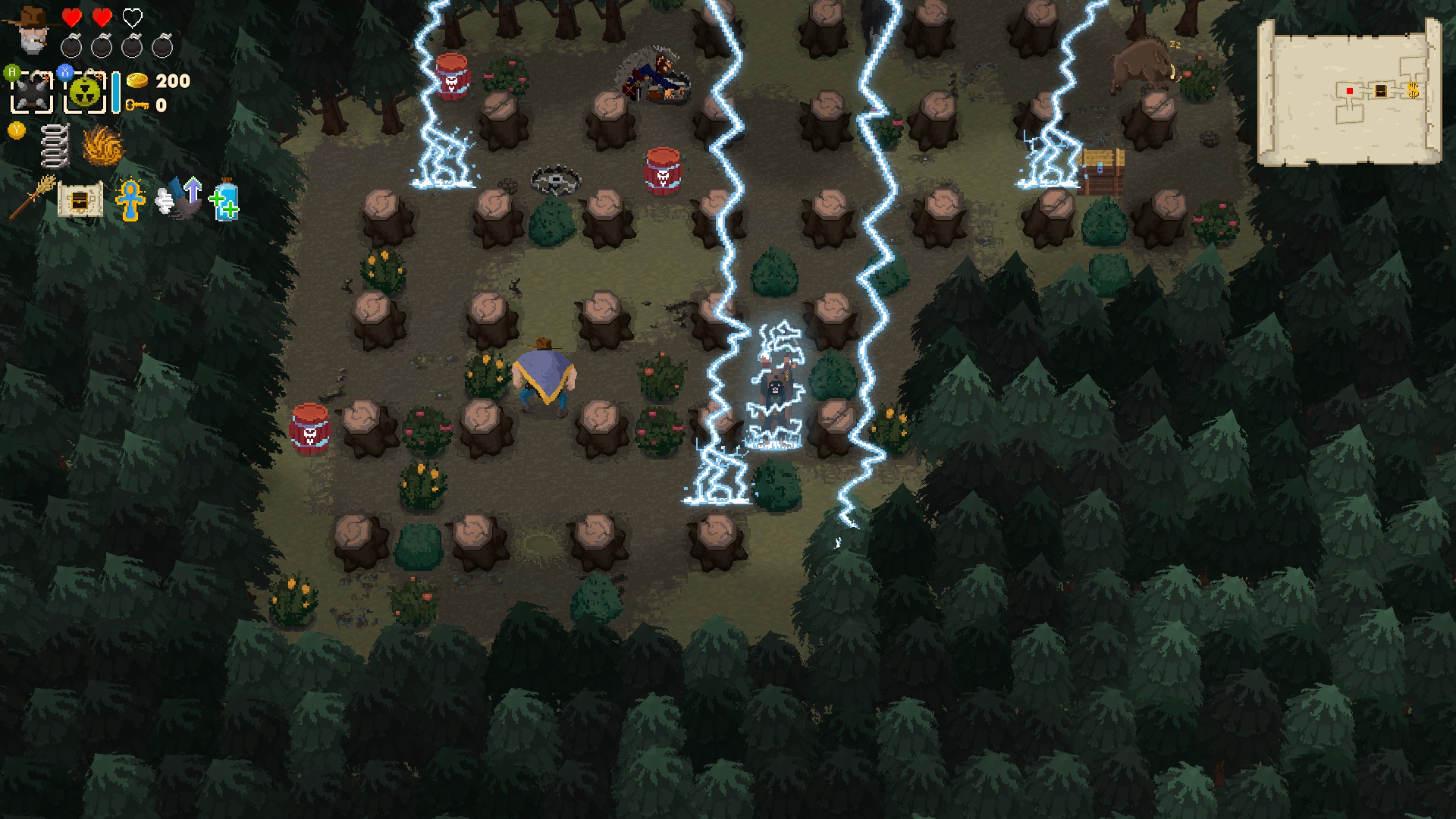Click the treasure map scroll item
The height and width of the screenshot is (819, 1456).
click(x=80, y=199)
